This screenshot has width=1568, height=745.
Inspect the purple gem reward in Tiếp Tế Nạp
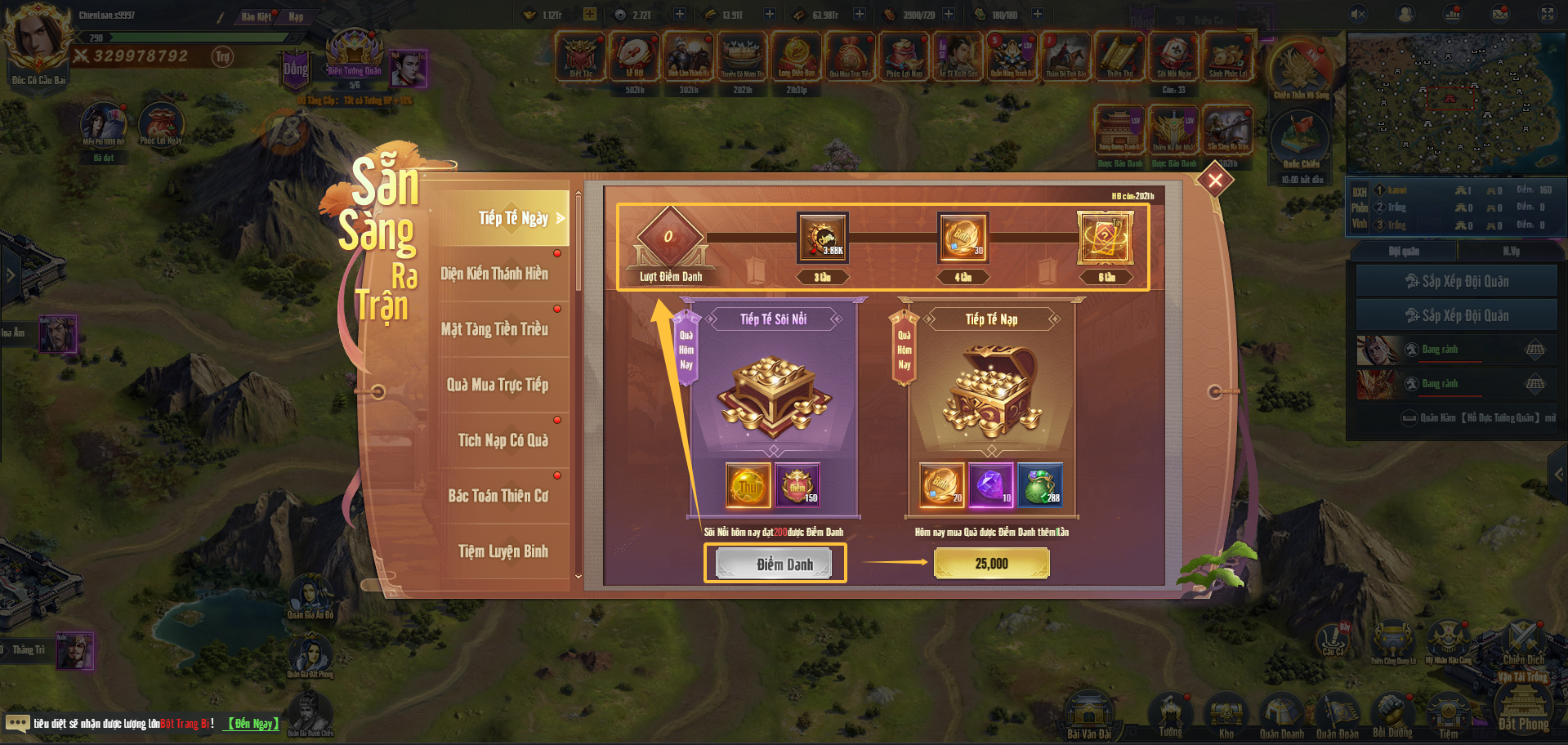990,484
